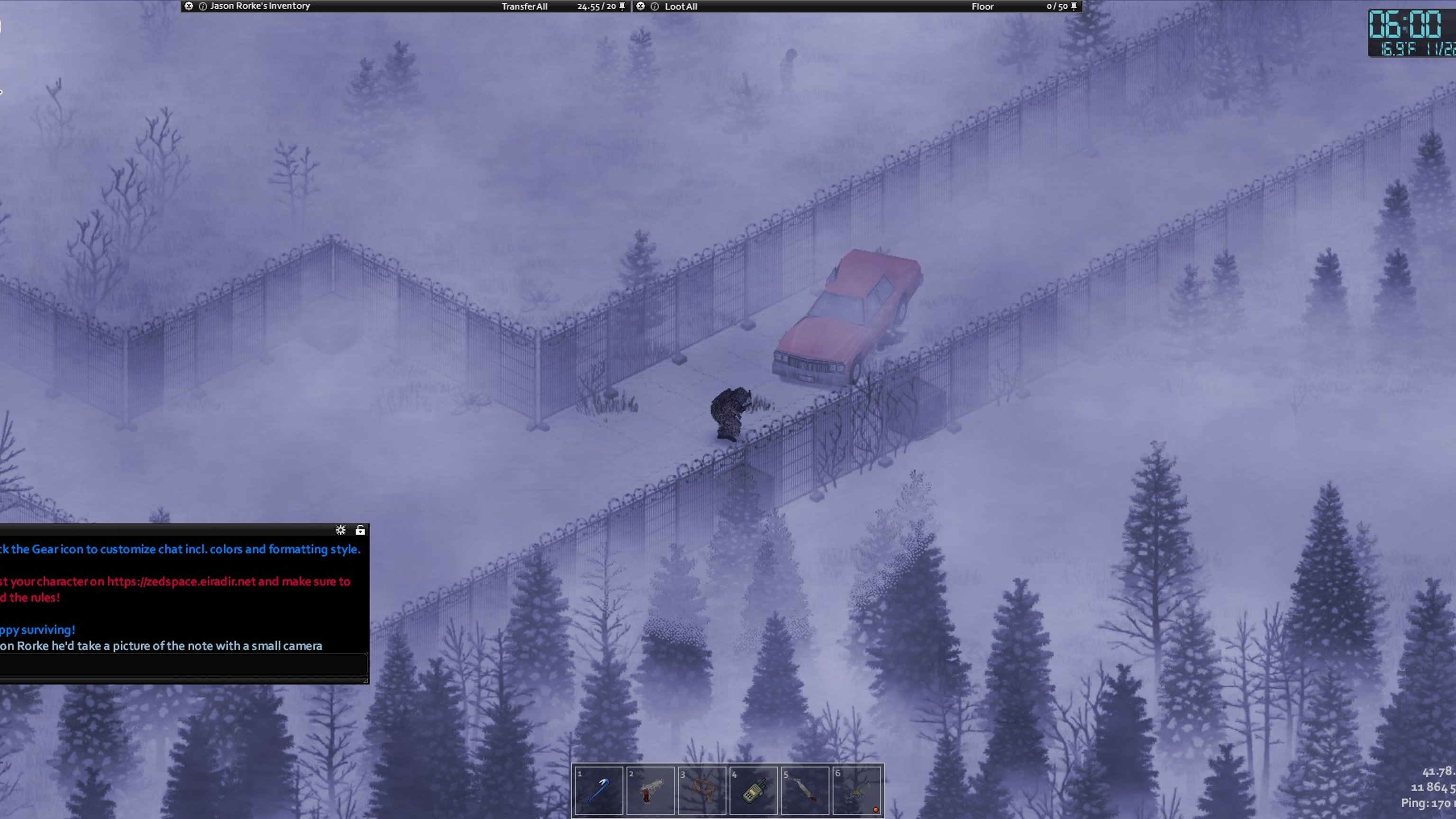Equip the pistol in hotbar slot 2
Image resolution: width=1456 pixels, height=819 pixels.
650,790
